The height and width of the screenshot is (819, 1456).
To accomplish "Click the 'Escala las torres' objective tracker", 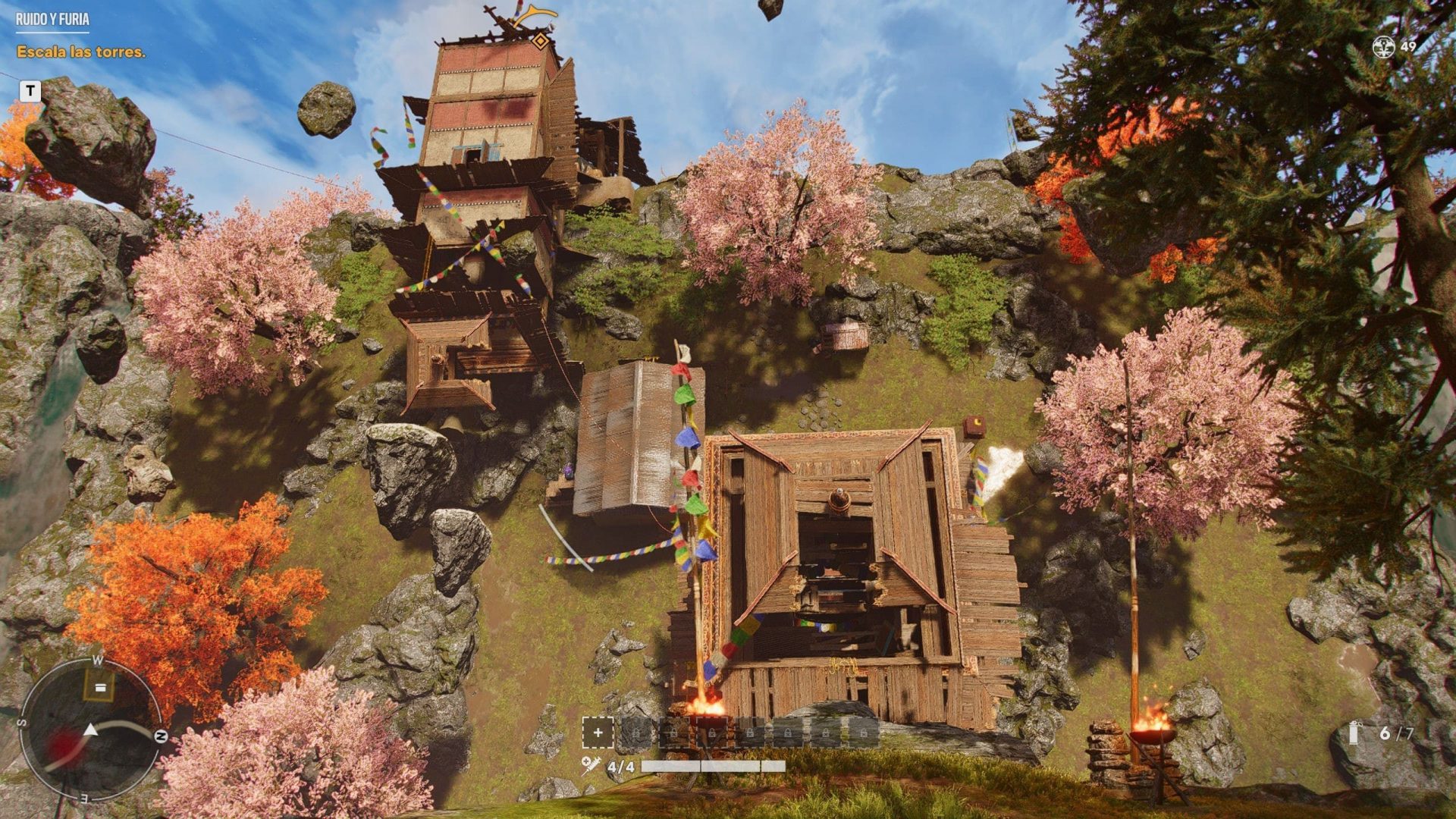I will 81,52.
